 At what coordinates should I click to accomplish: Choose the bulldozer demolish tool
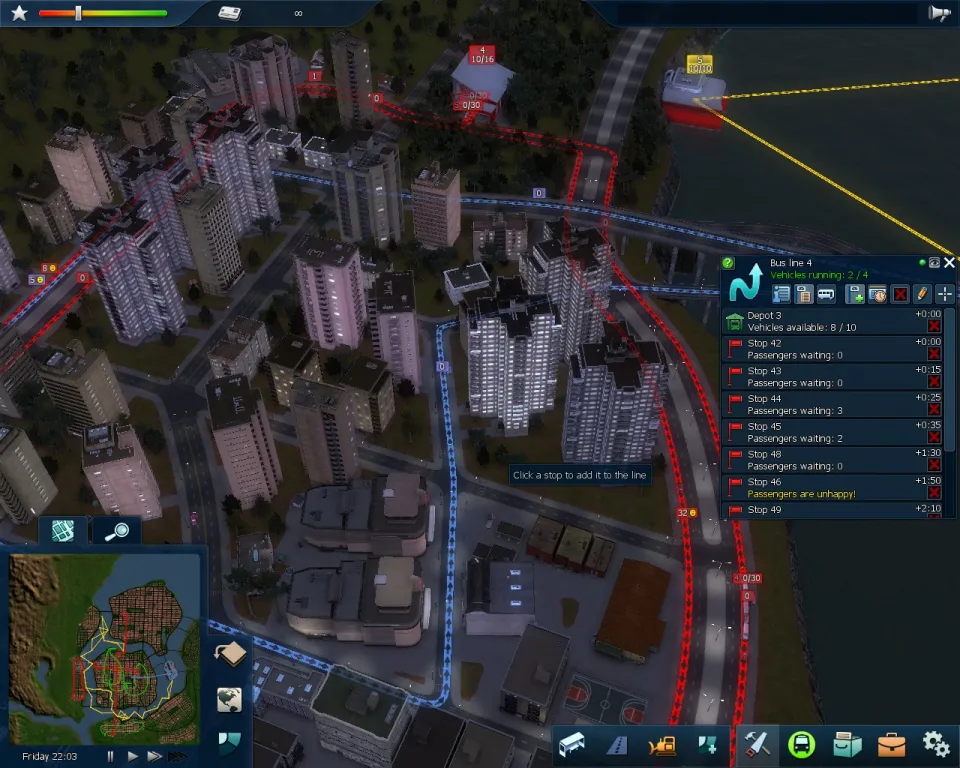click(661, 745)
